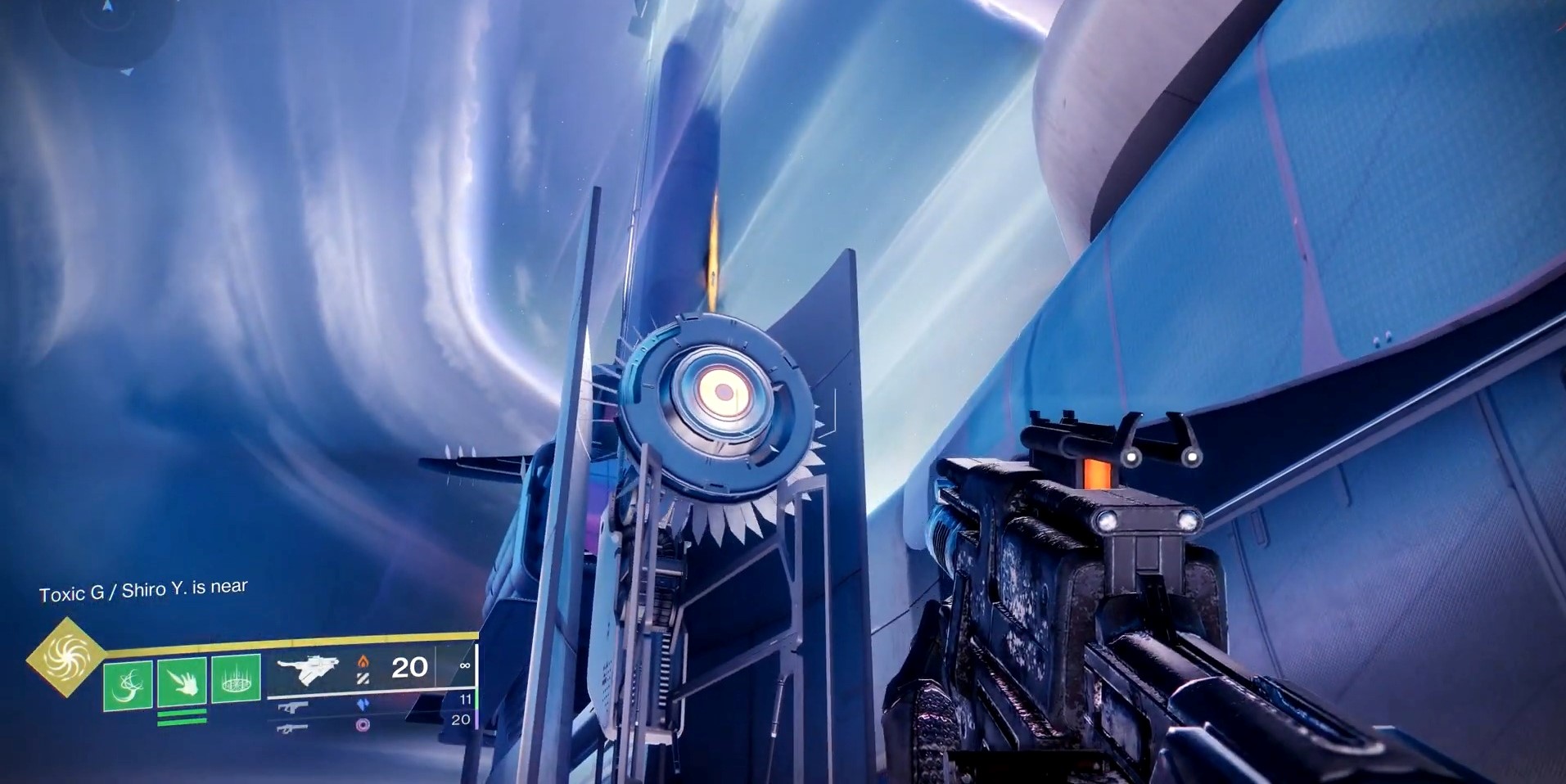
Task: Click the orange solar damage icon
Action: 362,663
